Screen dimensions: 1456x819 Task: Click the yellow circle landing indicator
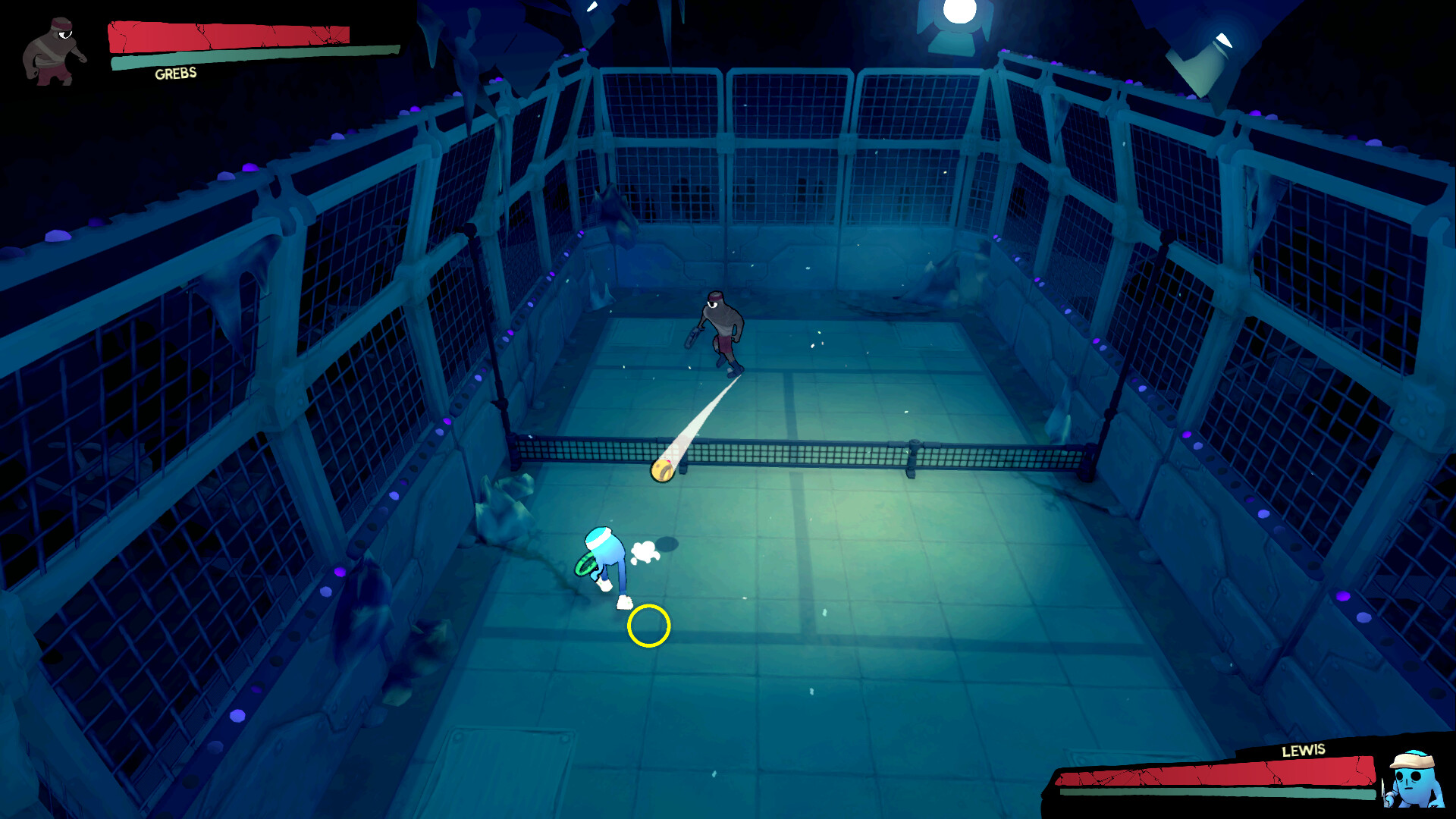click(x=648, y=626)
